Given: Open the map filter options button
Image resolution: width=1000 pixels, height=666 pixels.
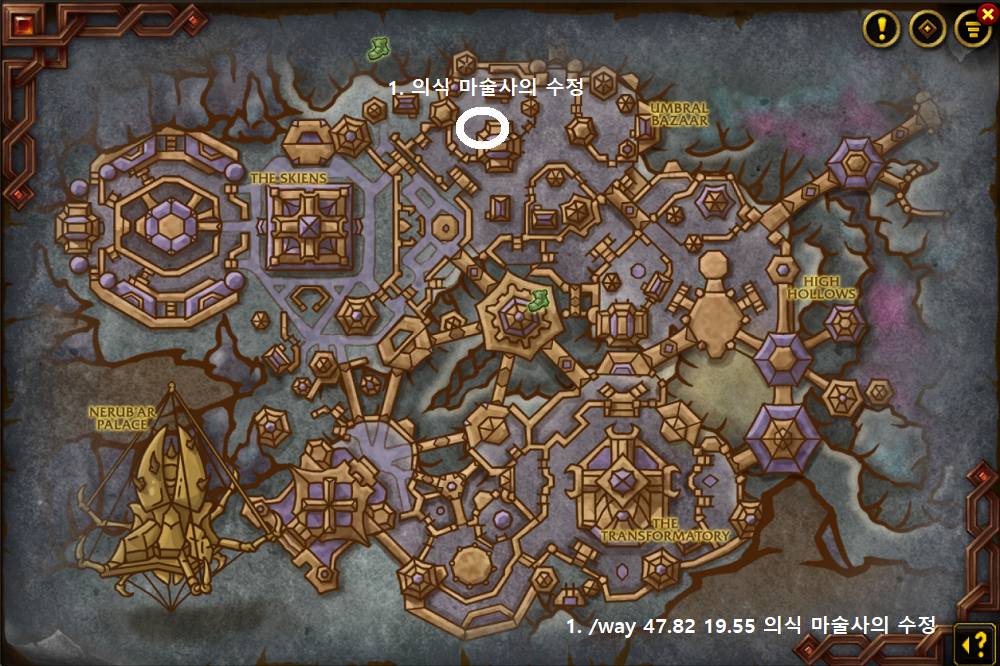Looking at the screenshot, I should click(971, 29).
